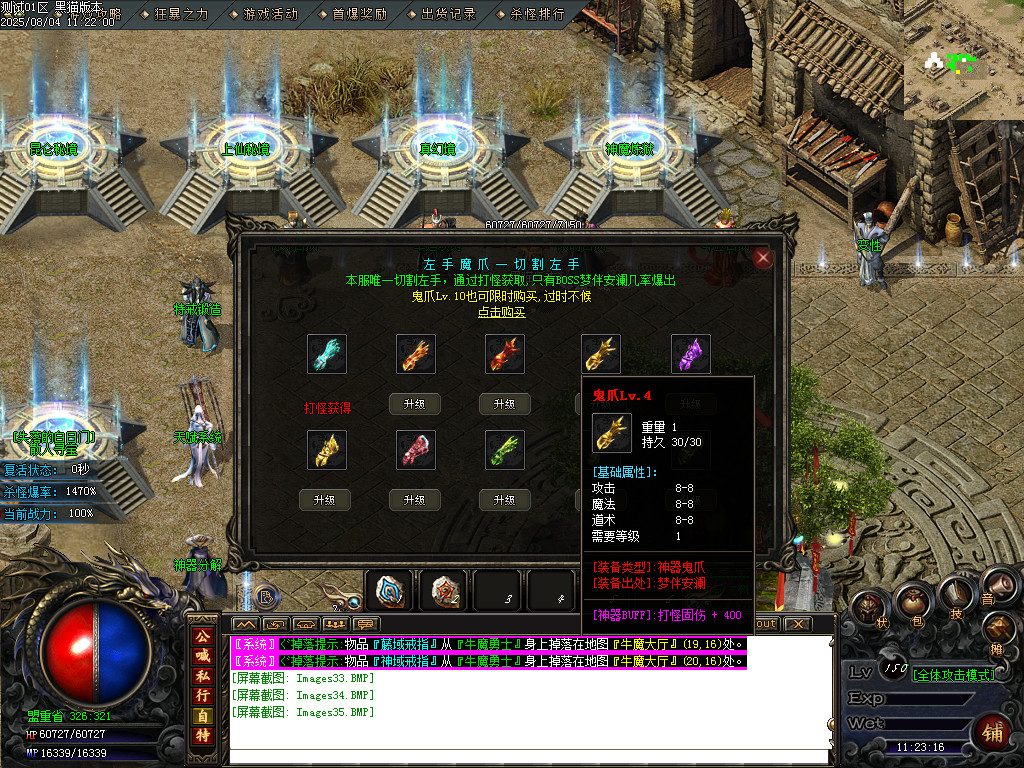Select the pink-red claw icon
The image size is (1024, 768).
[x=415, y=450]
